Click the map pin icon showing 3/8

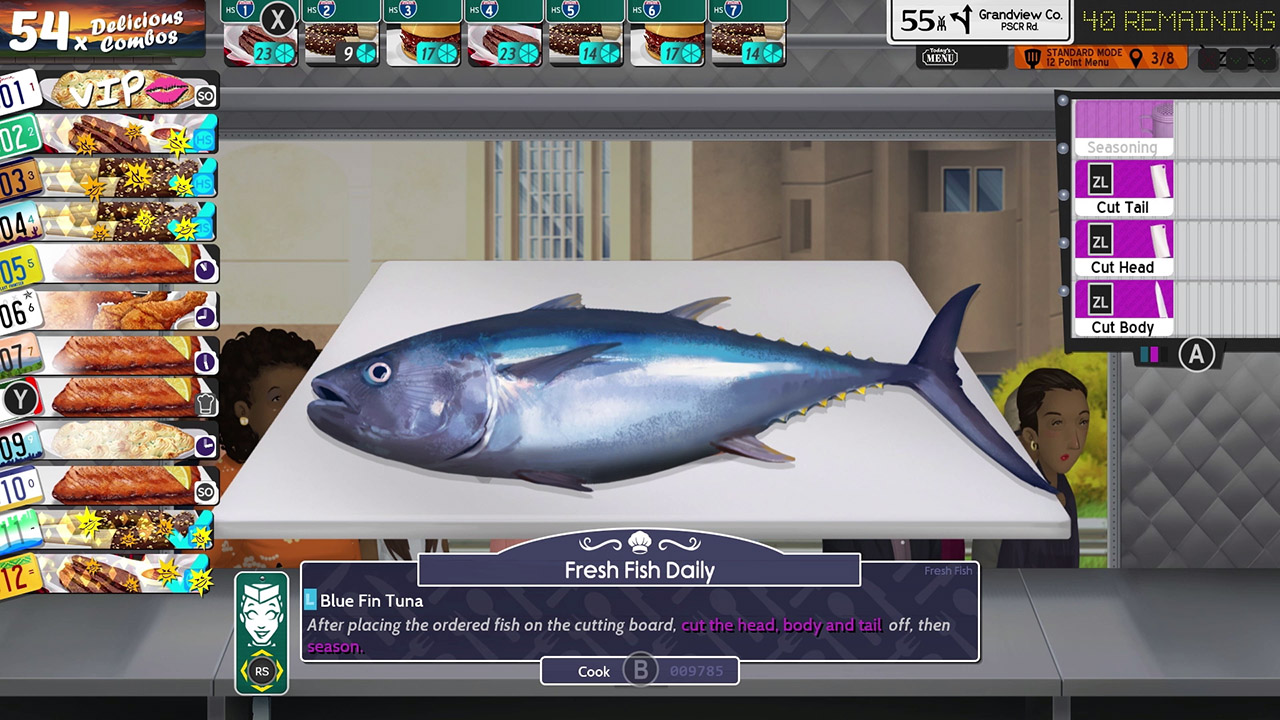1138,57
